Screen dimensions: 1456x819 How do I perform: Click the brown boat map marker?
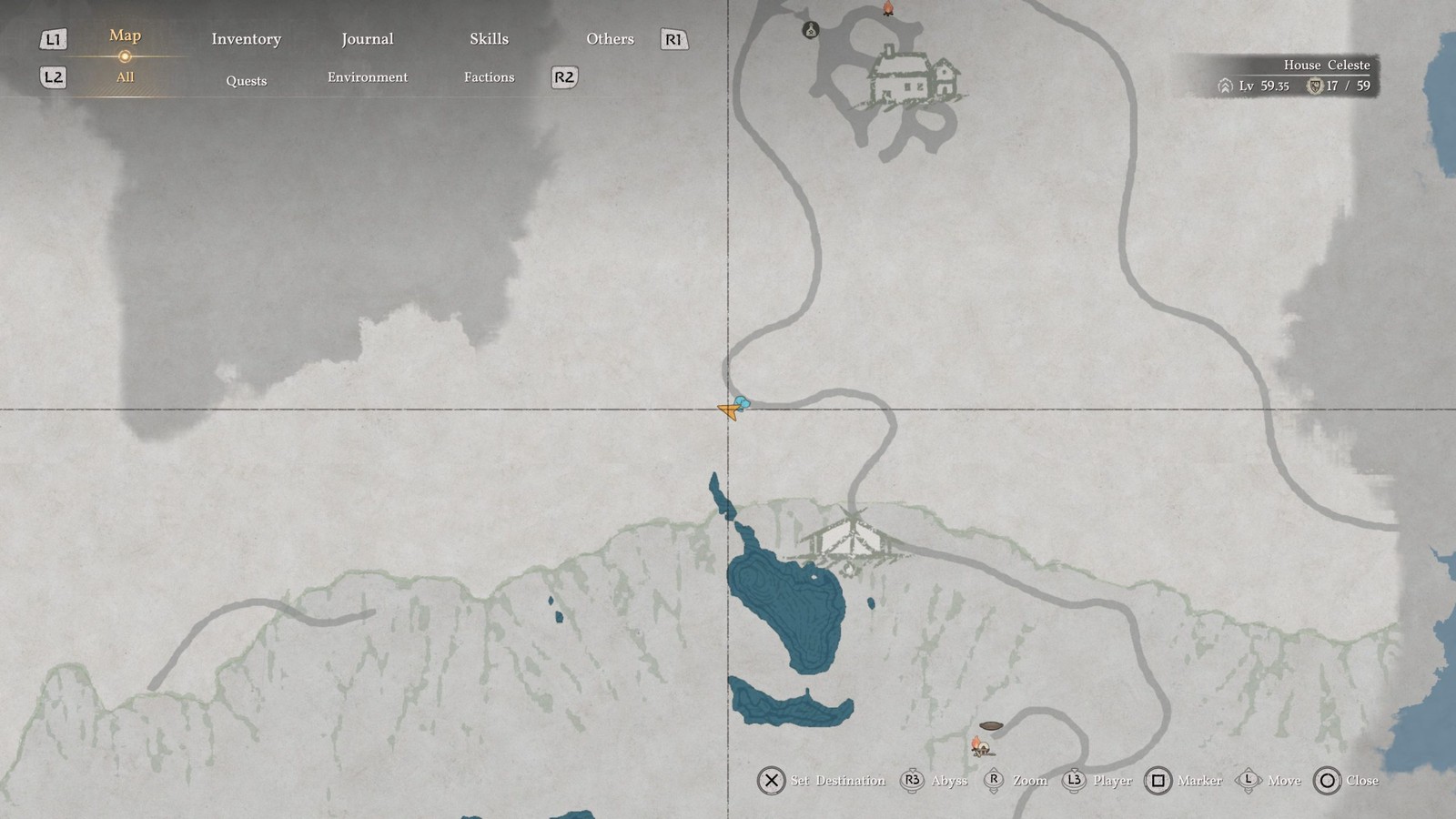(991, 726)
